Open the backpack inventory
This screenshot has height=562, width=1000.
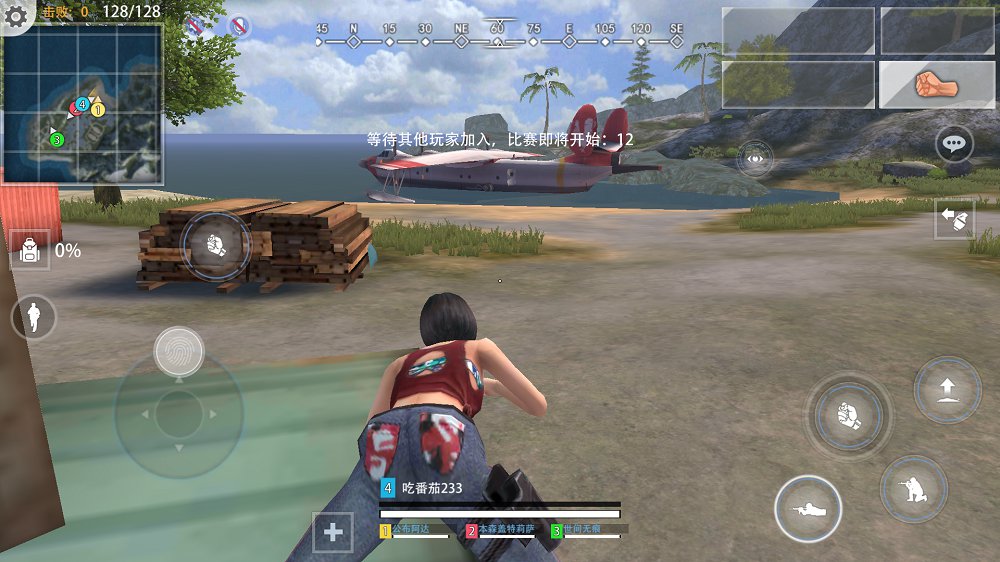(30, 250)
